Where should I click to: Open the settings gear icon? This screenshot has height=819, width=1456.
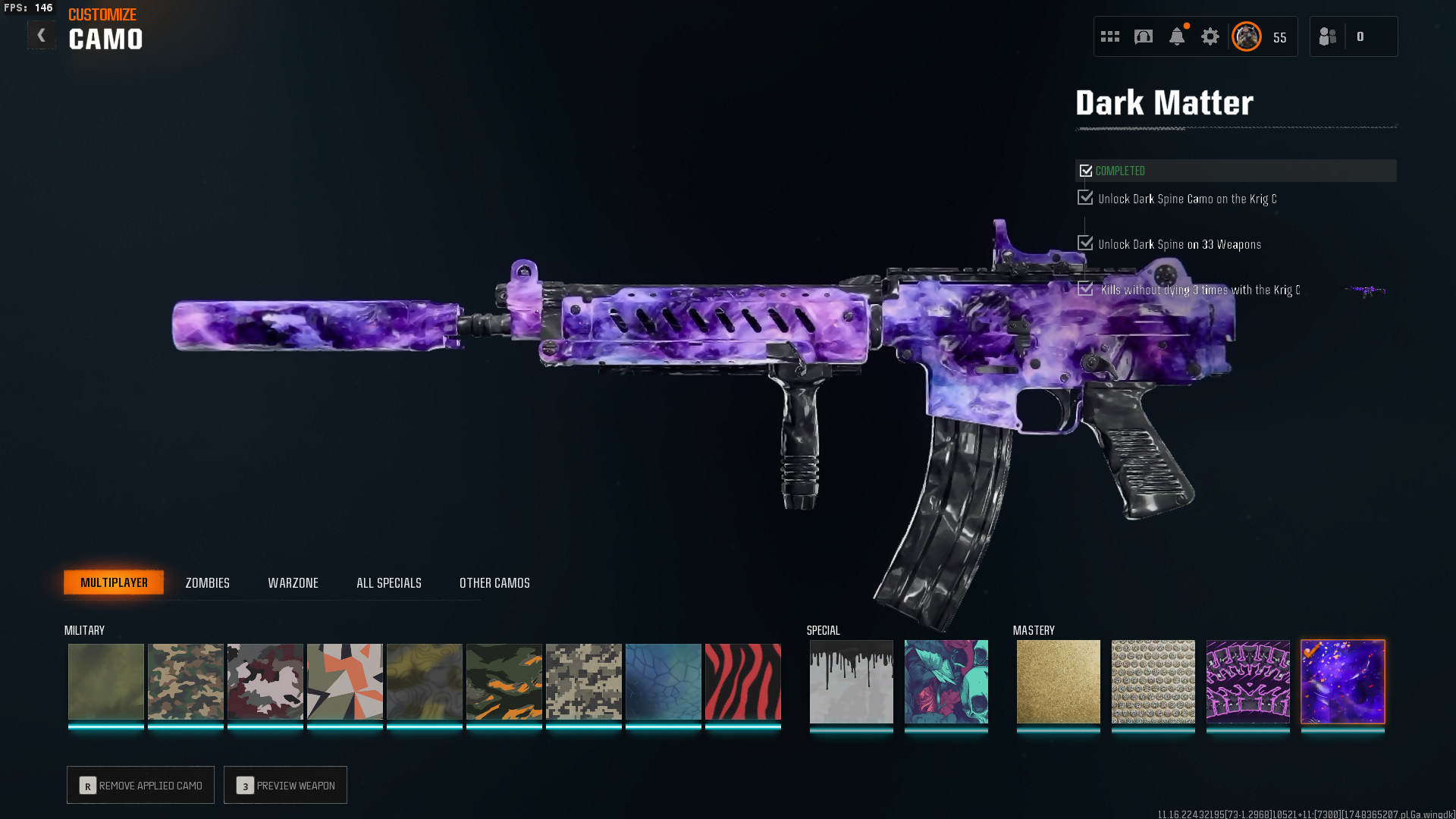(1210, 36)
